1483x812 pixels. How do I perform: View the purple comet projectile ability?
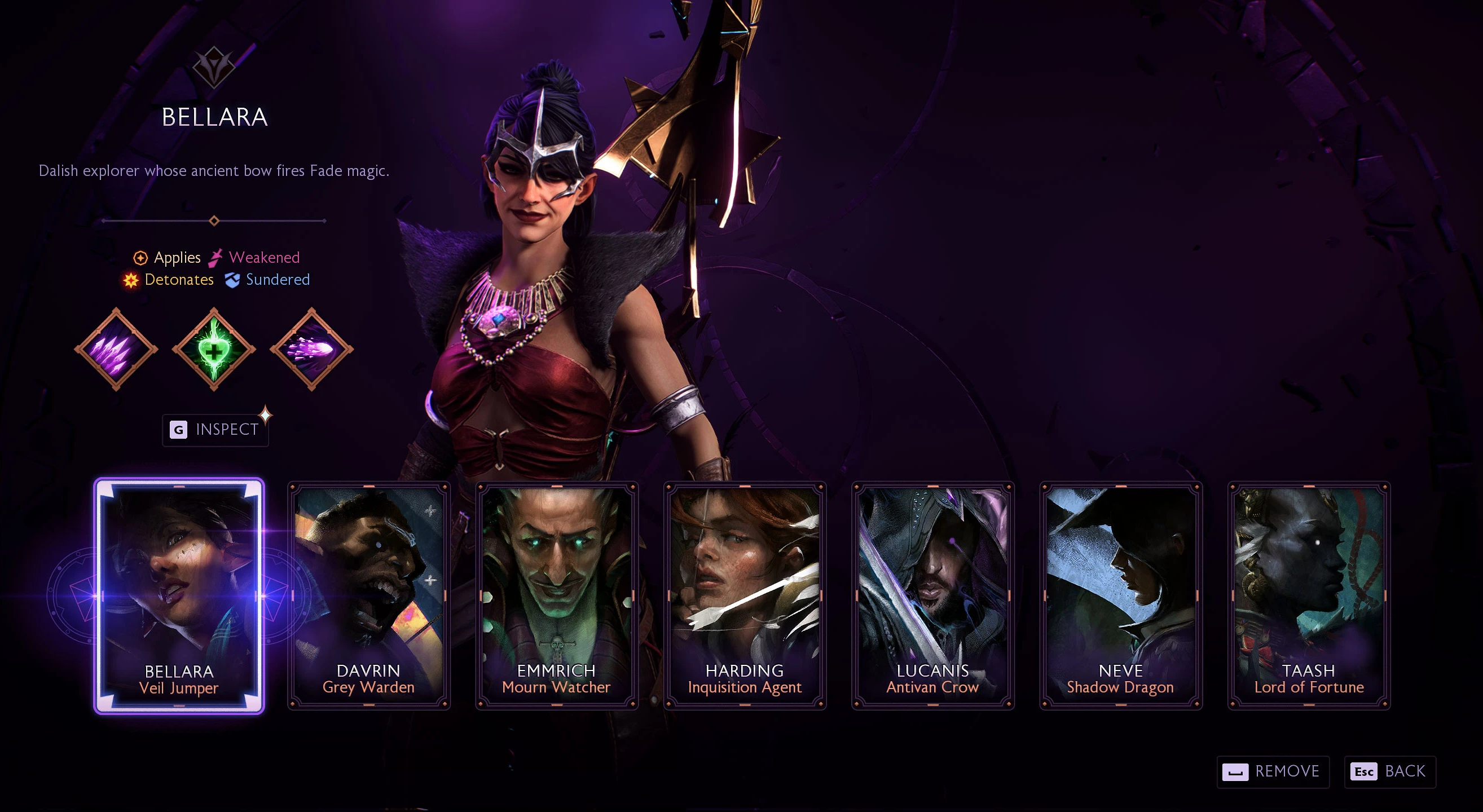pos(311,349)
